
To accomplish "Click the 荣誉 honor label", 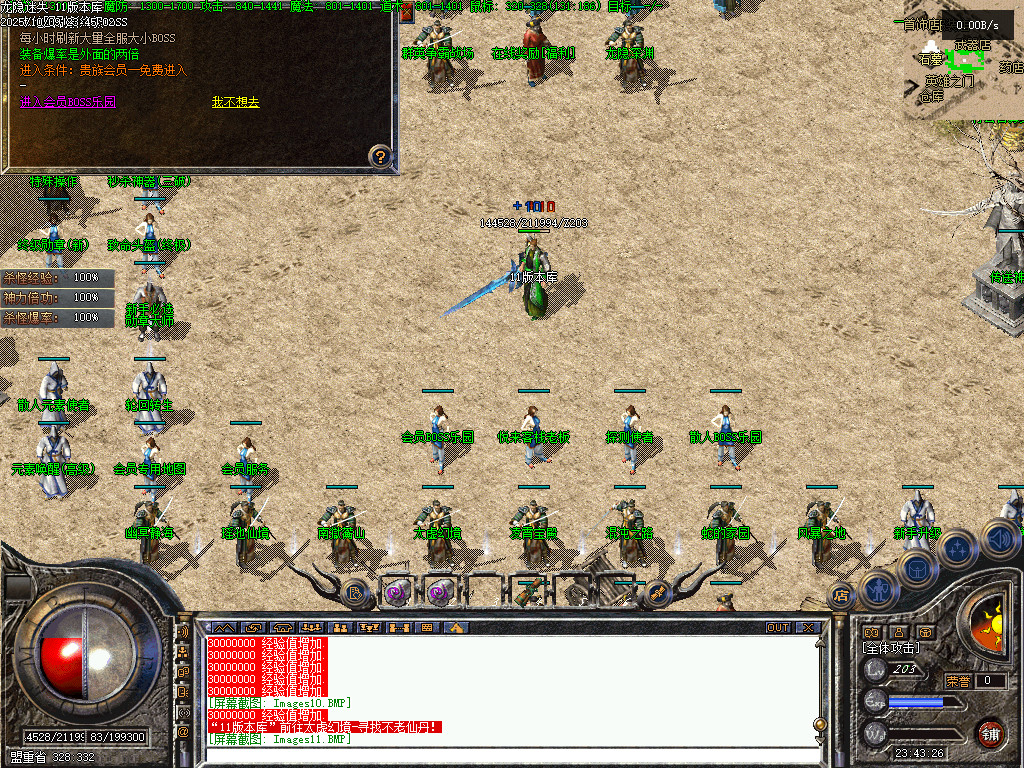I will point(959,681).
